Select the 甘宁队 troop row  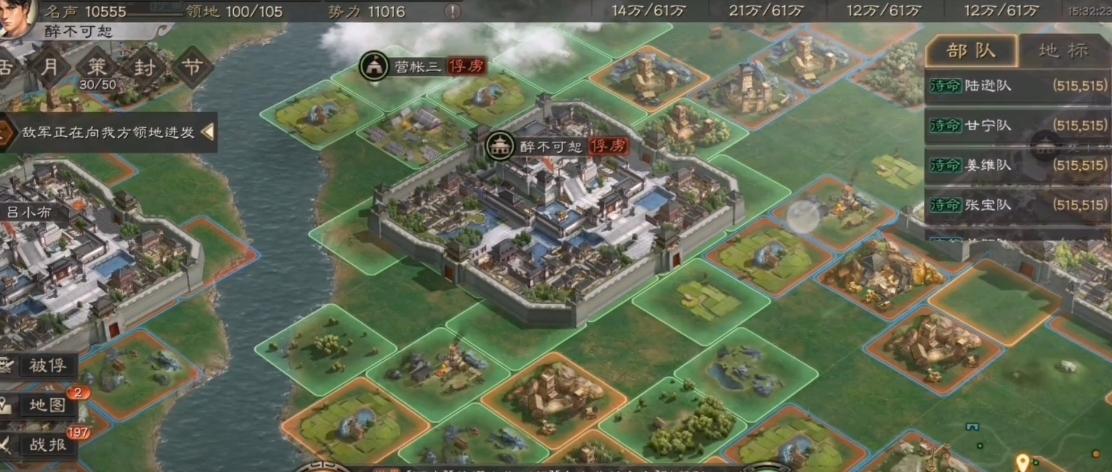[1015, 126]
